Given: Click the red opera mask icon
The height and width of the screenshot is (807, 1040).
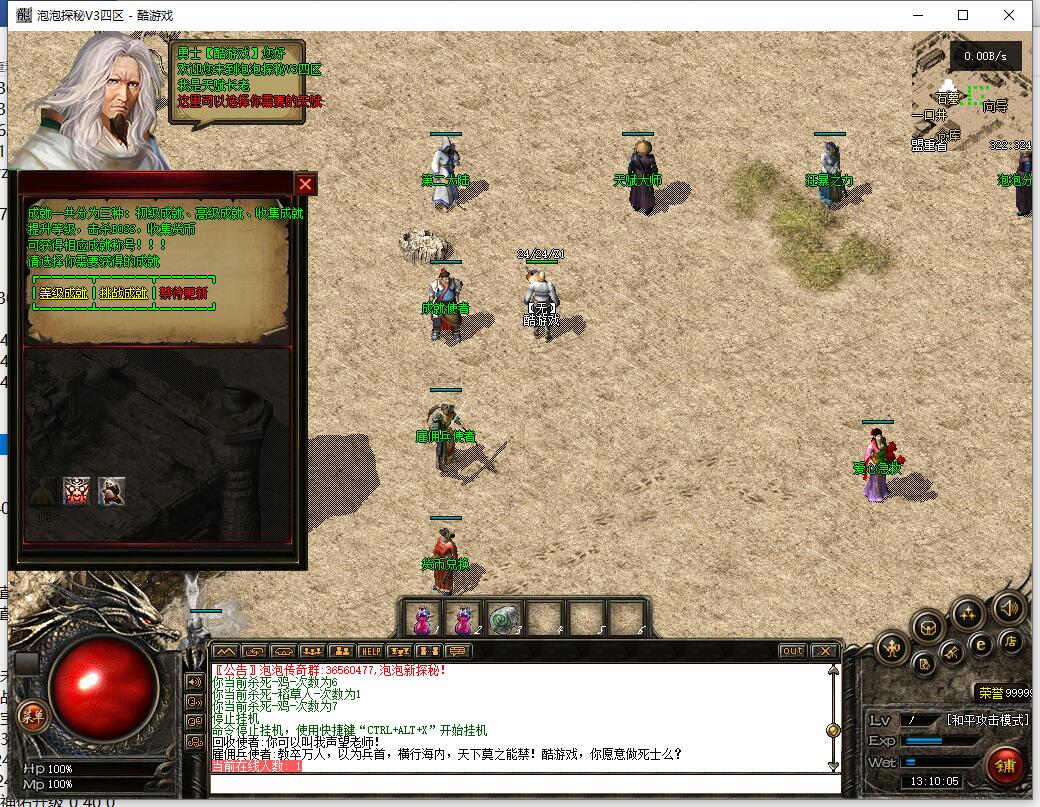Looking at the screenshot, I should (77, 490).
